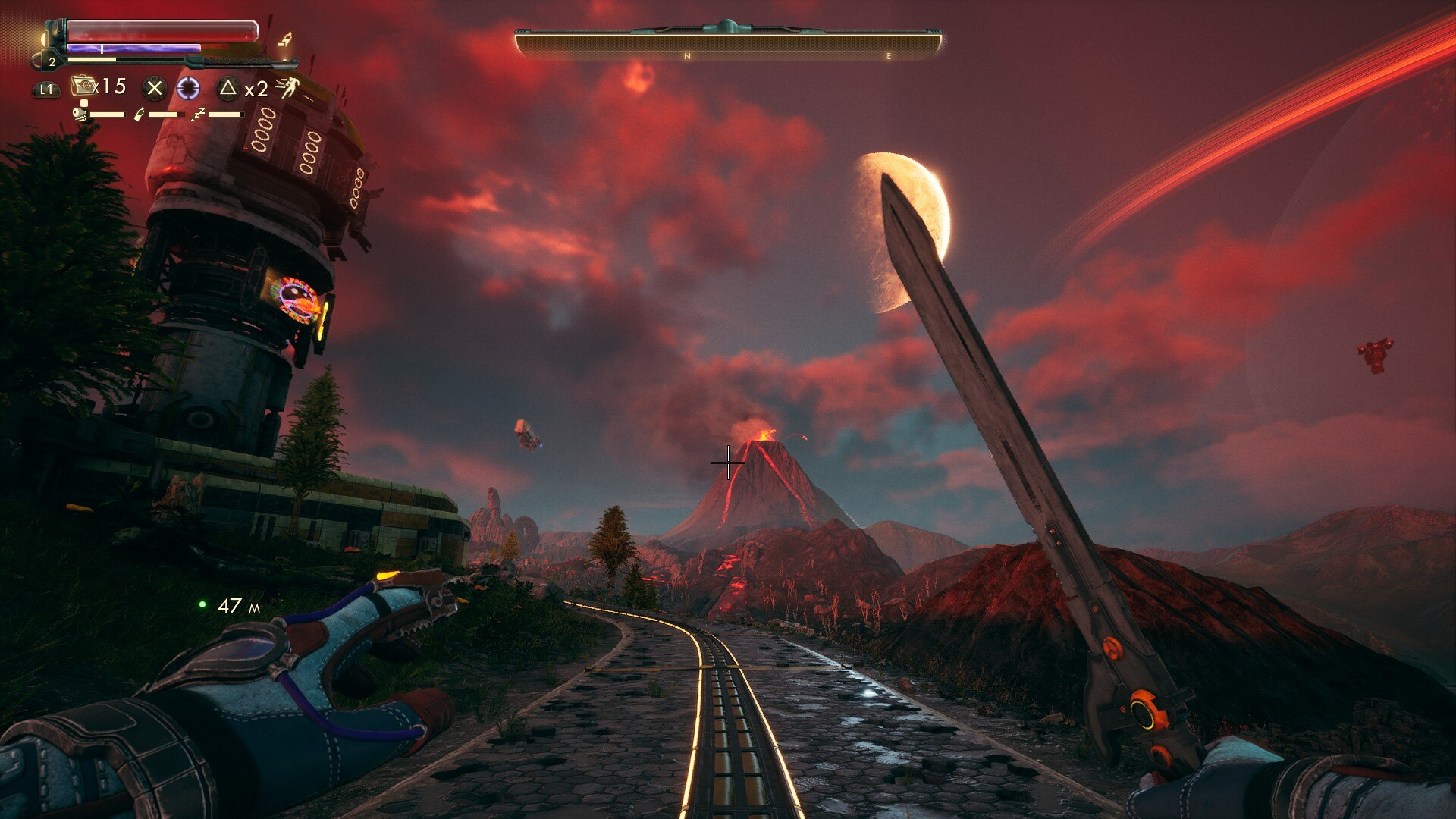The width and height of the screenshot is (1456, 819).
Task: Check the sleep Zzz icon
Action: [198, 115]
